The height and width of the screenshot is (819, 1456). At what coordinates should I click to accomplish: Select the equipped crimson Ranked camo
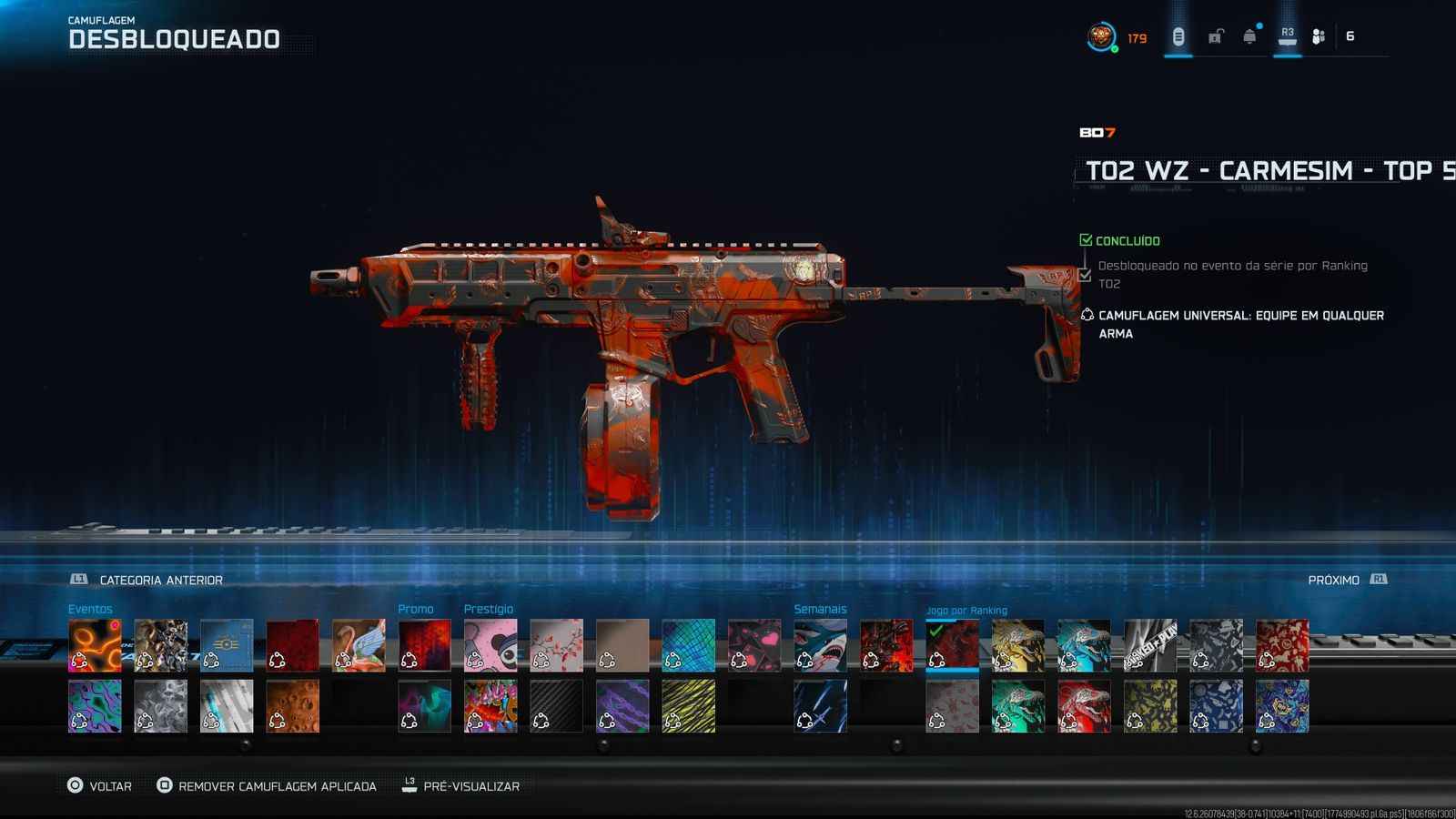click(x=952, y=645)
